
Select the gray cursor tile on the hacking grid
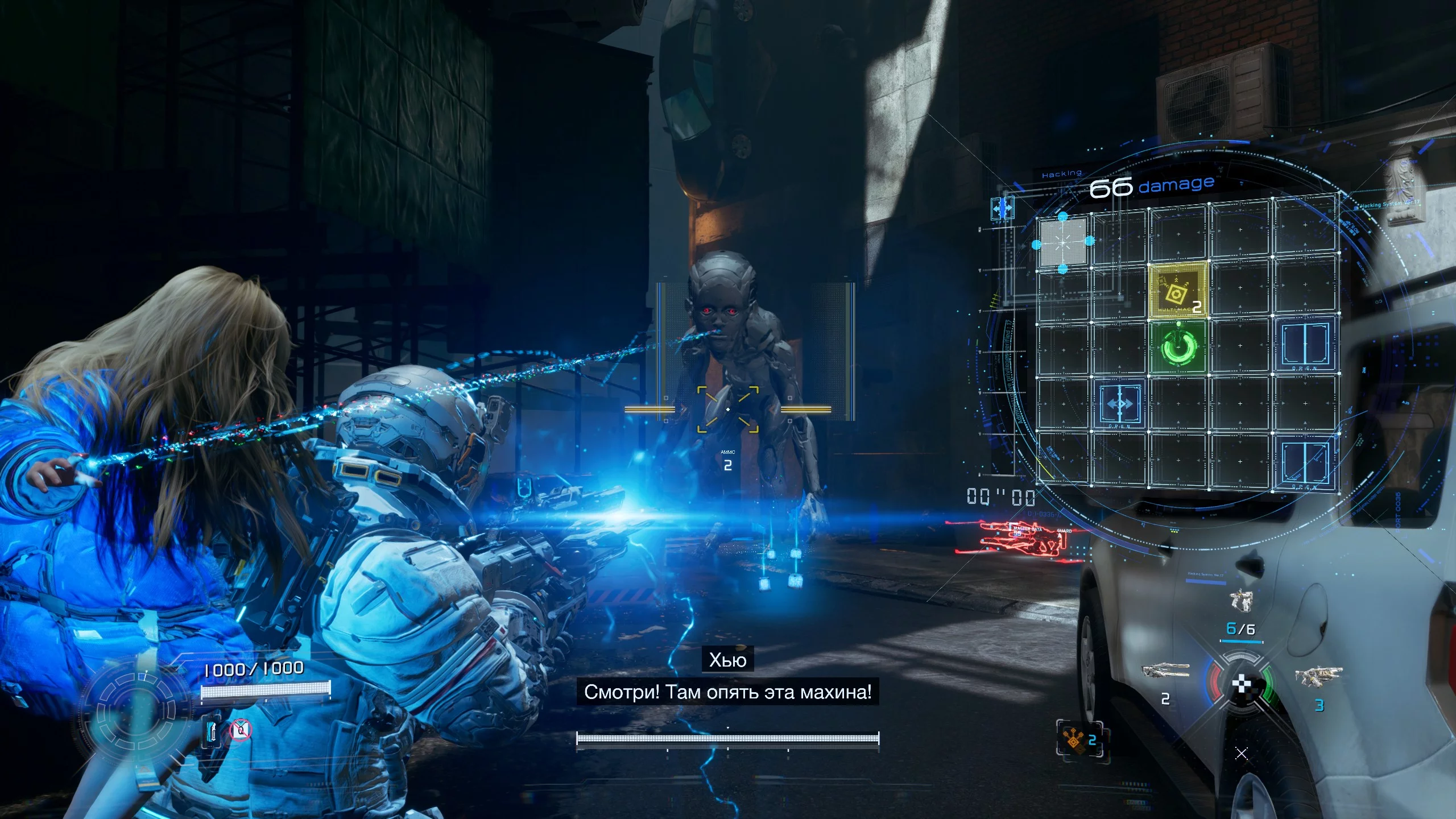pos(1062,242)
